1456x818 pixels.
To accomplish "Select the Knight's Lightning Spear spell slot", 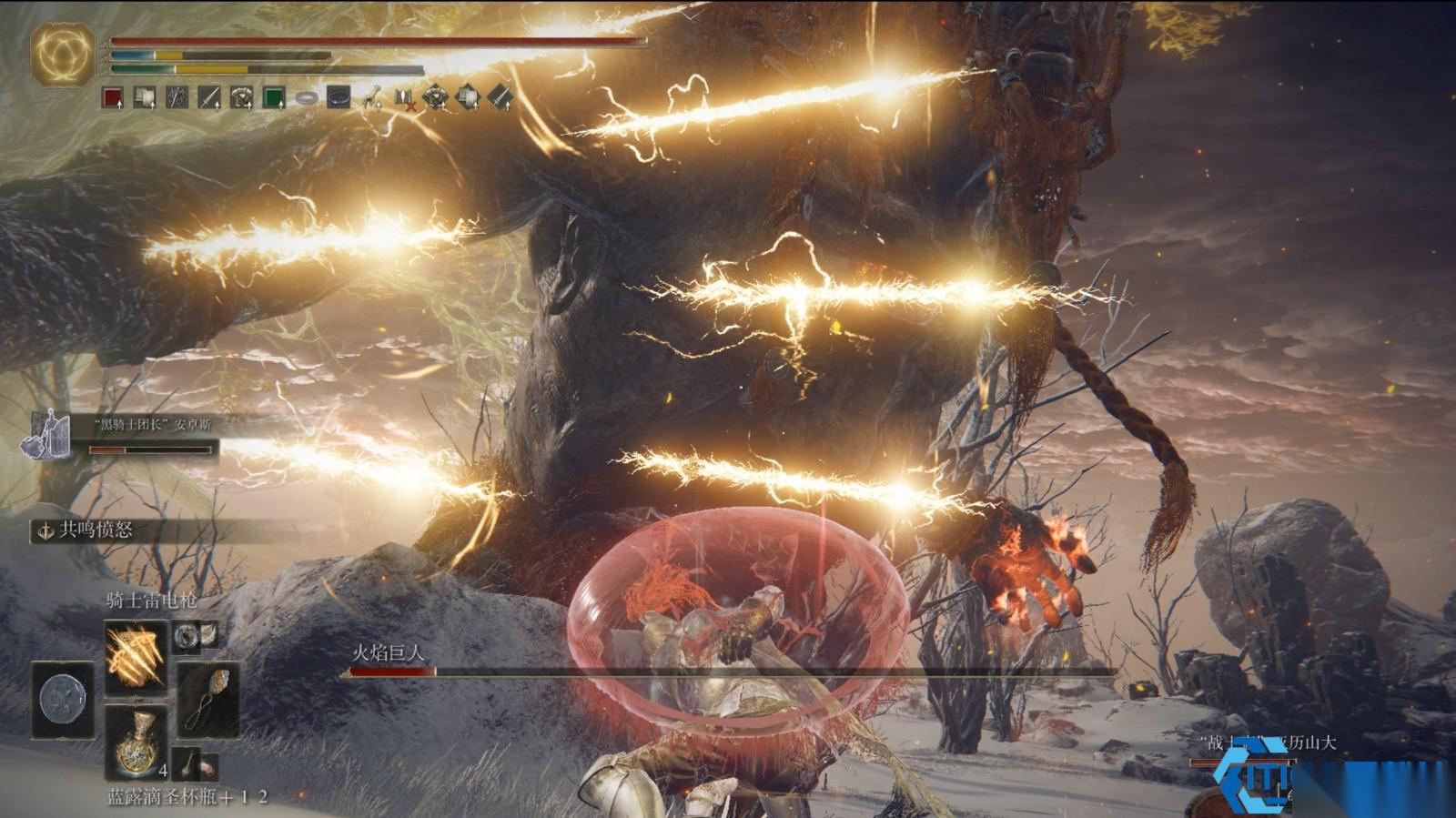I will (x=136, y=657).
